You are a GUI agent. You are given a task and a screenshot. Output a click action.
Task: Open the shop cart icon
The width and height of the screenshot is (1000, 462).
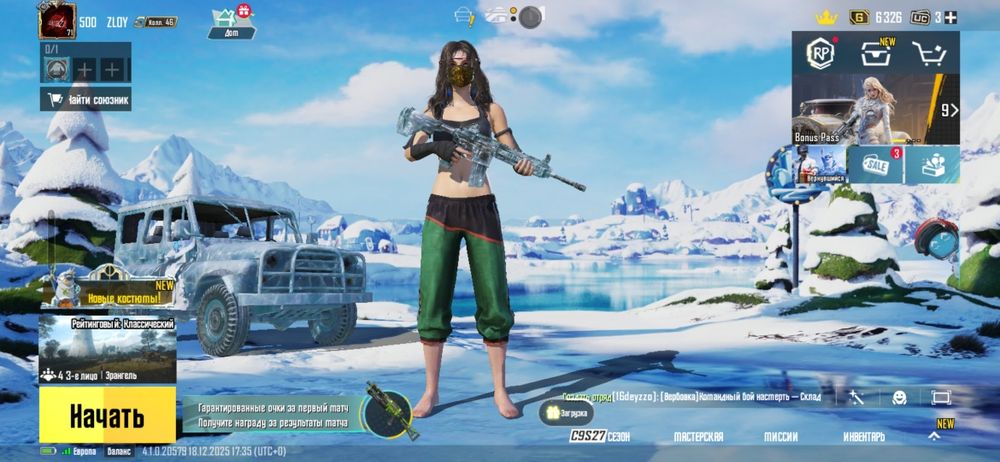coord(930,55)
